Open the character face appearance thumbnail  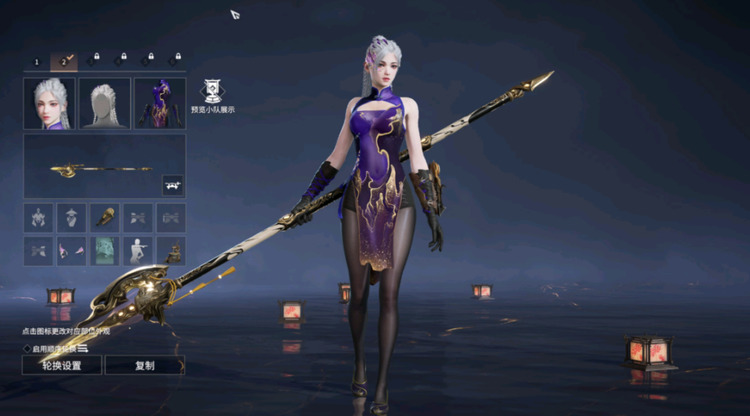click(49, 103)
